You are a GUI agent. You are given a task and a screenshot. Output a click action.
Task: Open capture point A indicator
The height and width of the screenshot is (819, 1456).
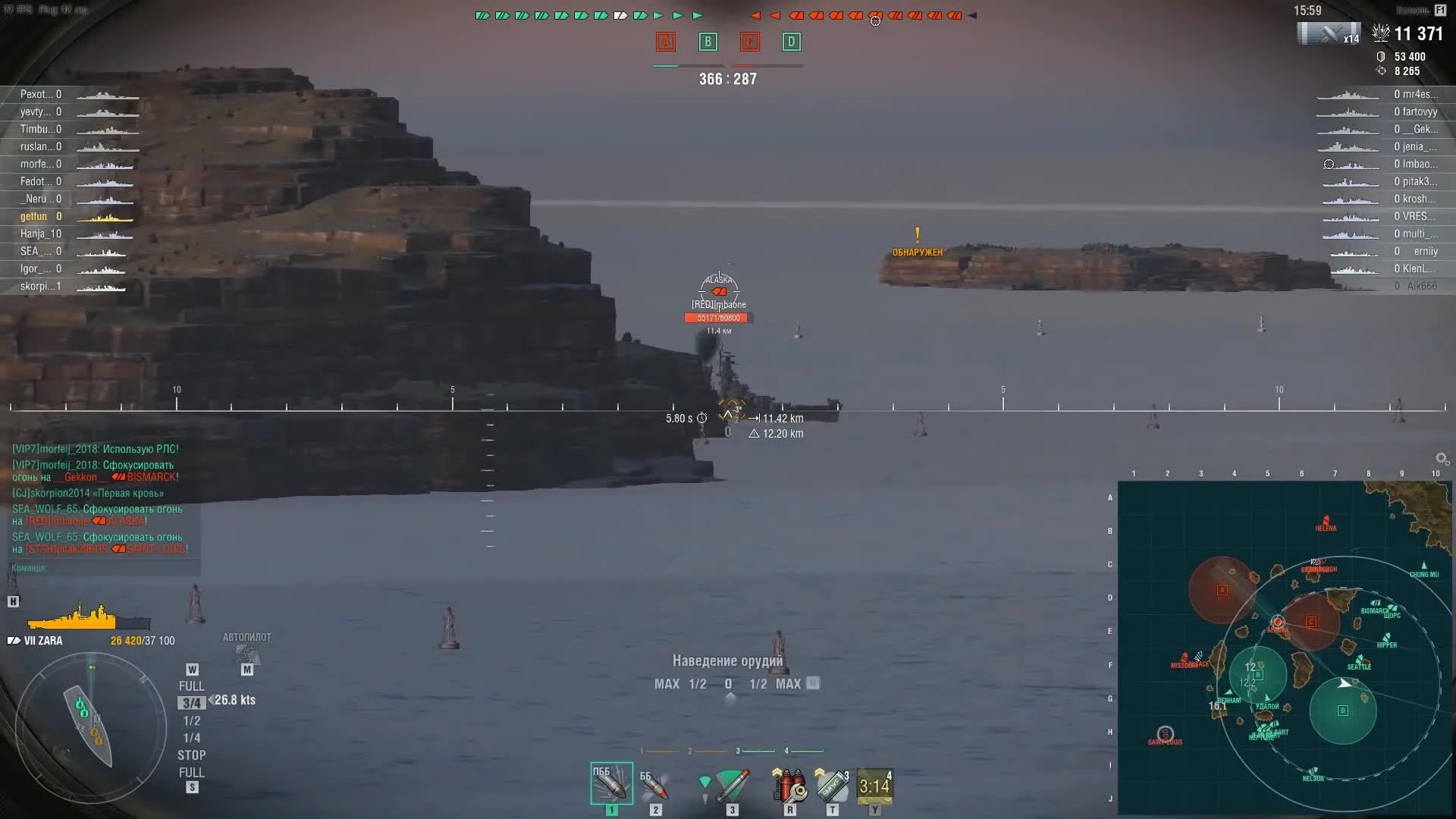(666, 42)
